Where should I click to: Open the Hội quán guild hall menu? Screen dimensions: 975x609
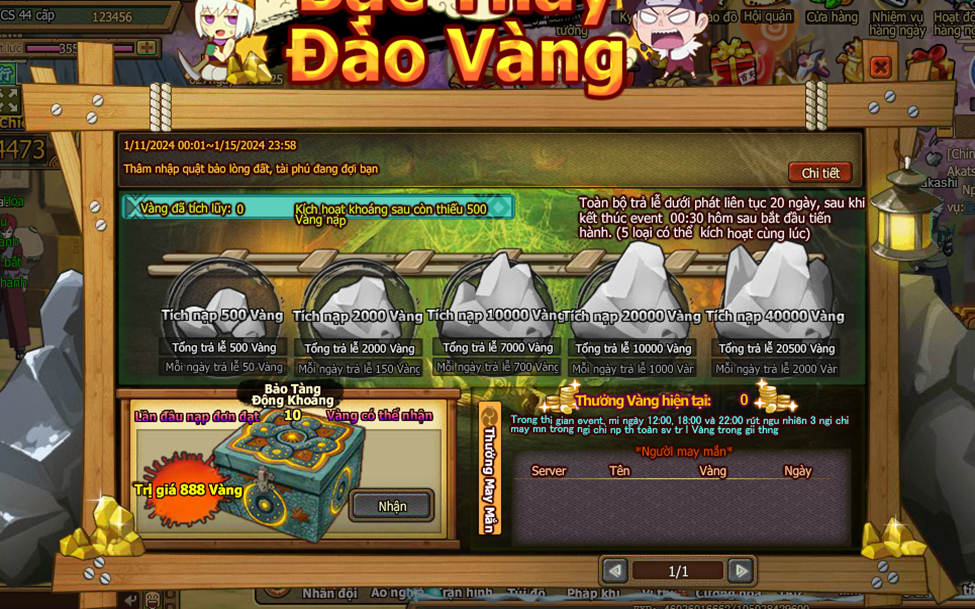(x=767, y=17)
